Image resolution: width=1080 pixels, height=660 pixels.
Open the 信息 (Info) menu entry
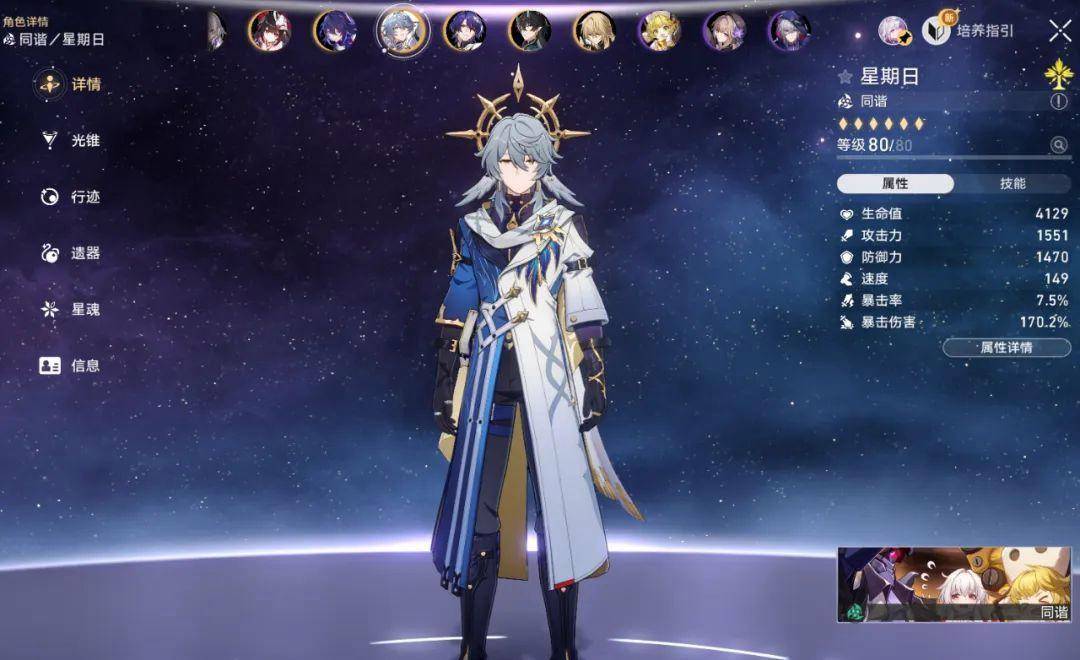pos(70,365)
